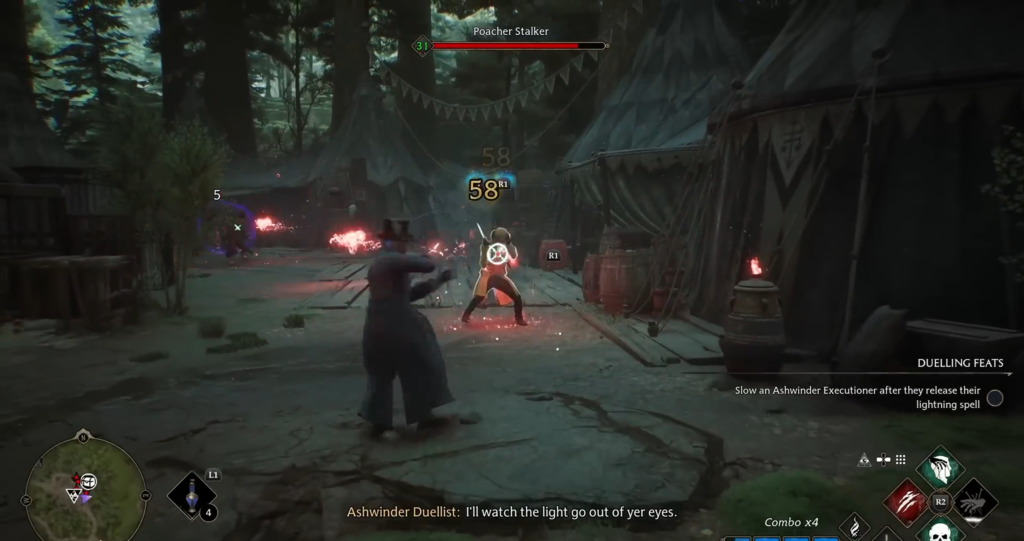Select the blue potion tool slot
Screen dimensions: 1024x541
[190, 496]
